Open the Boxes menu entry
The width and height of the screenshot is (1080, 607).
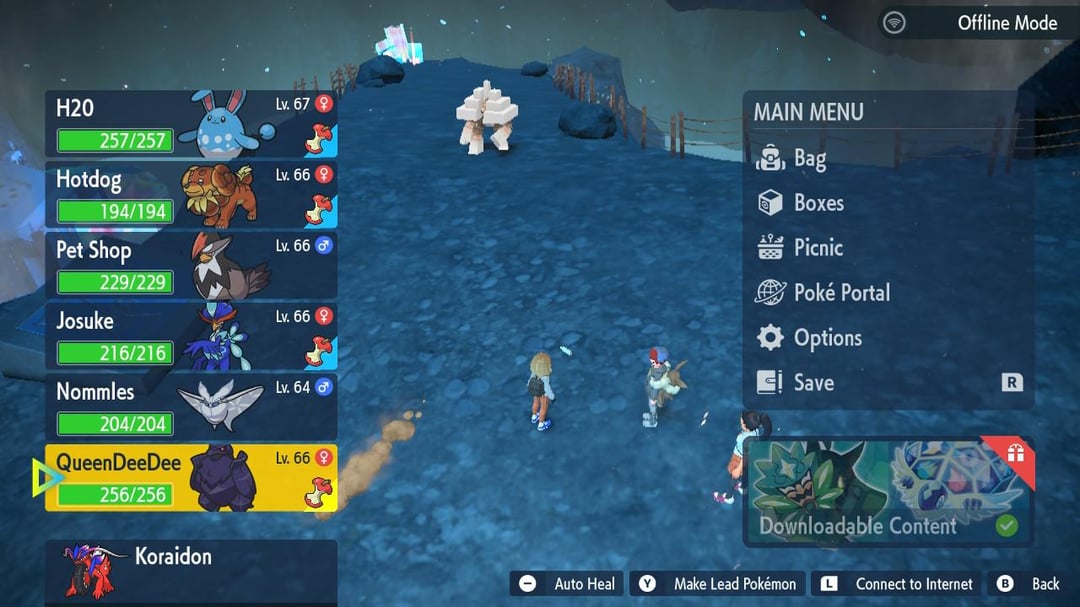817,203
